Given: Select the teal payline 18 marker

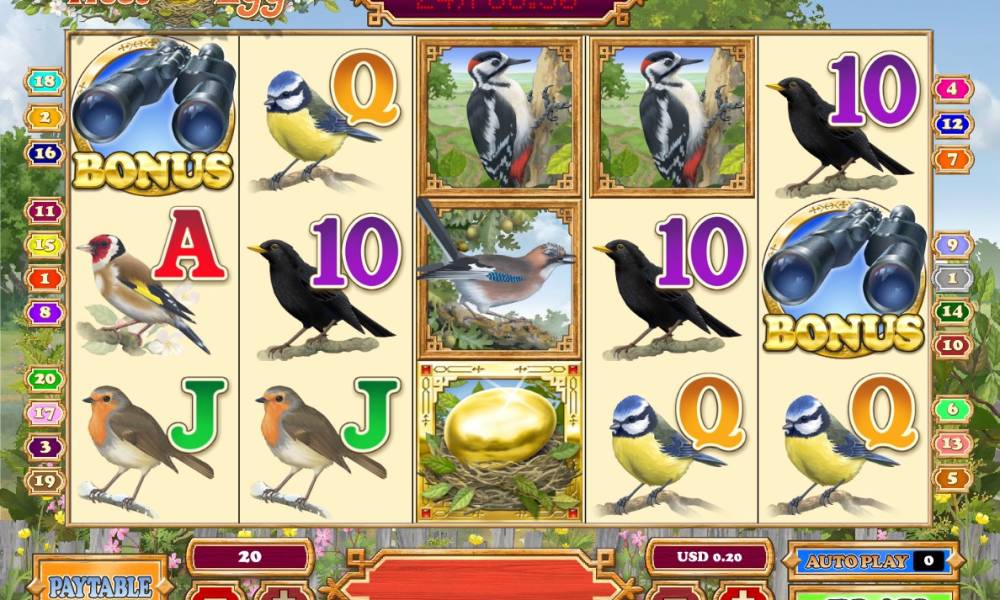Looking at the screenshot, I should point(45,82).
